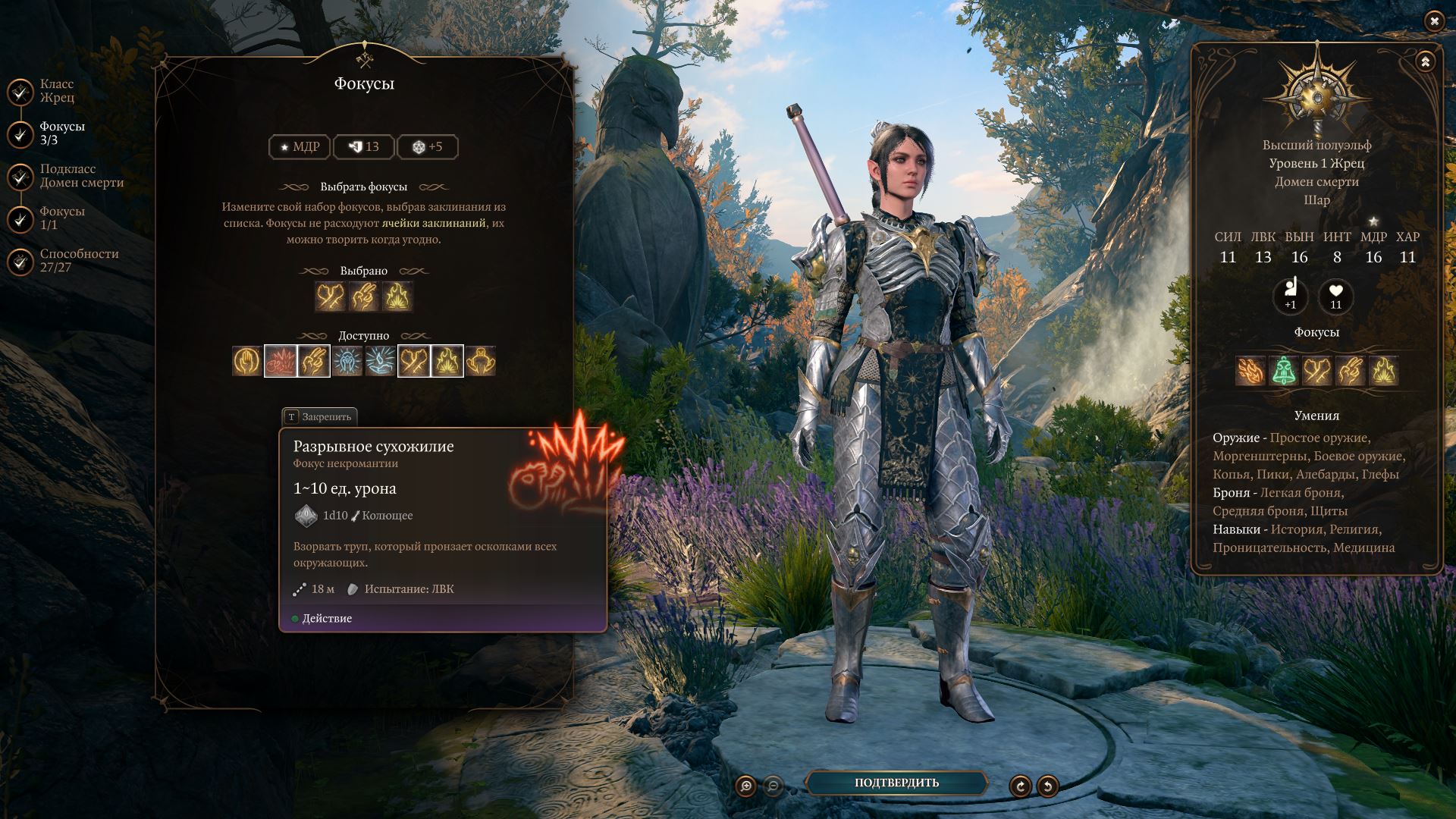
Task: Choose the blue candle-in-hand cantrip
Action: pos(381,361)
